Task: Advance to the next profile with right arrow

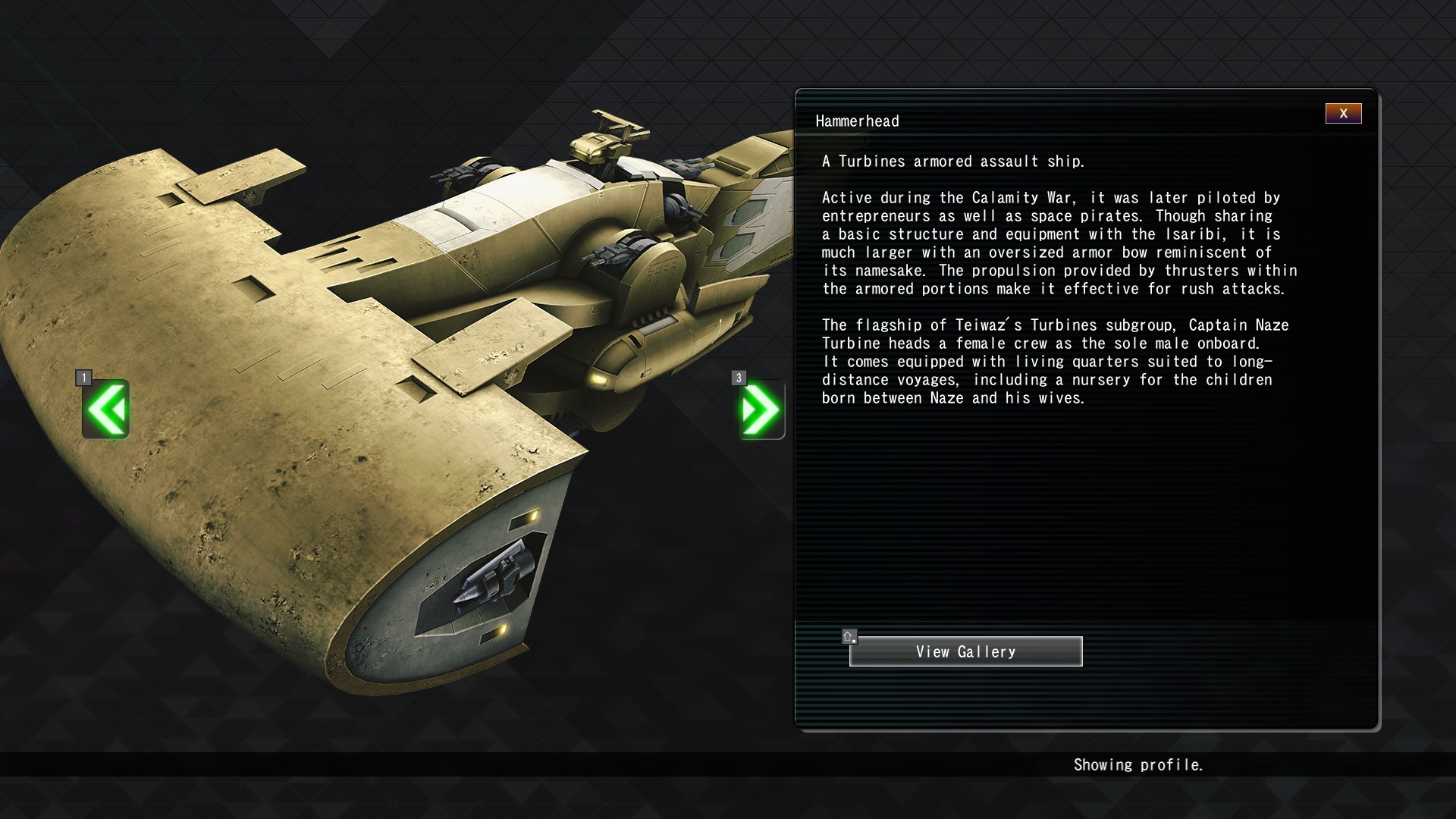Action: tap(761, 409)
